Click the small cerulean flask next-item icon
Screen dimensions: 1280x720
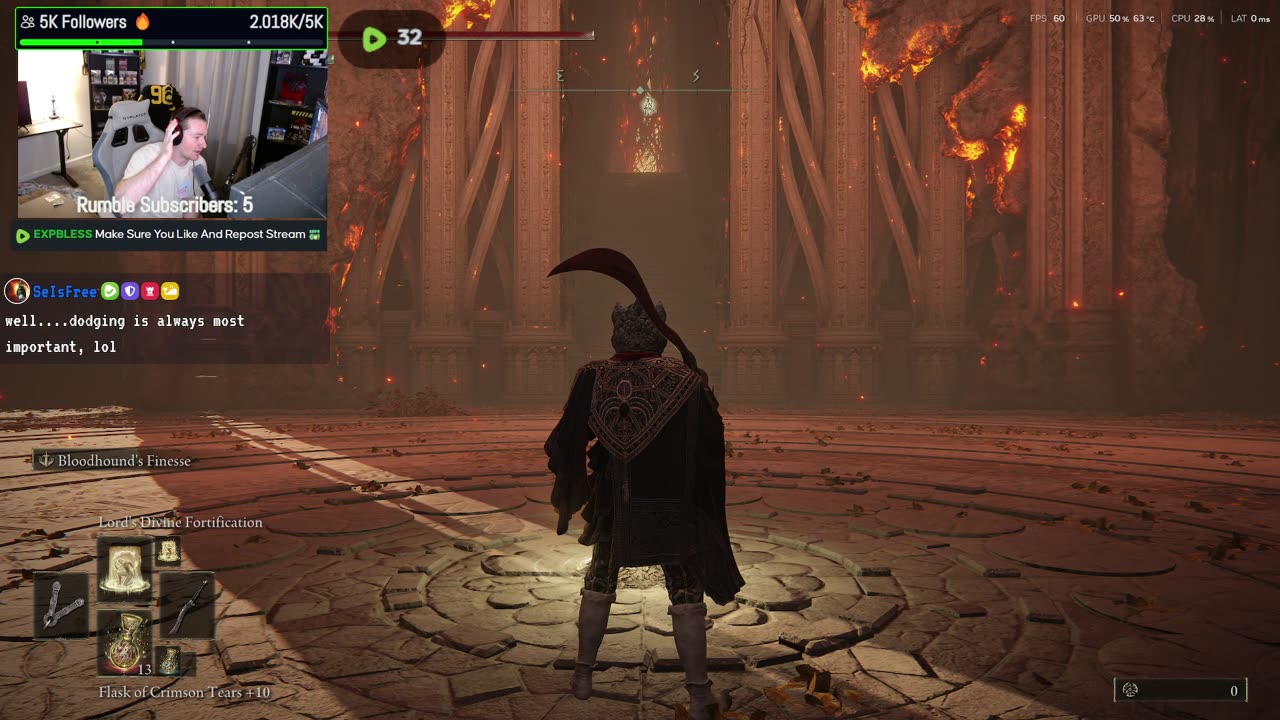pyautogui.click(x=169, y=661)
